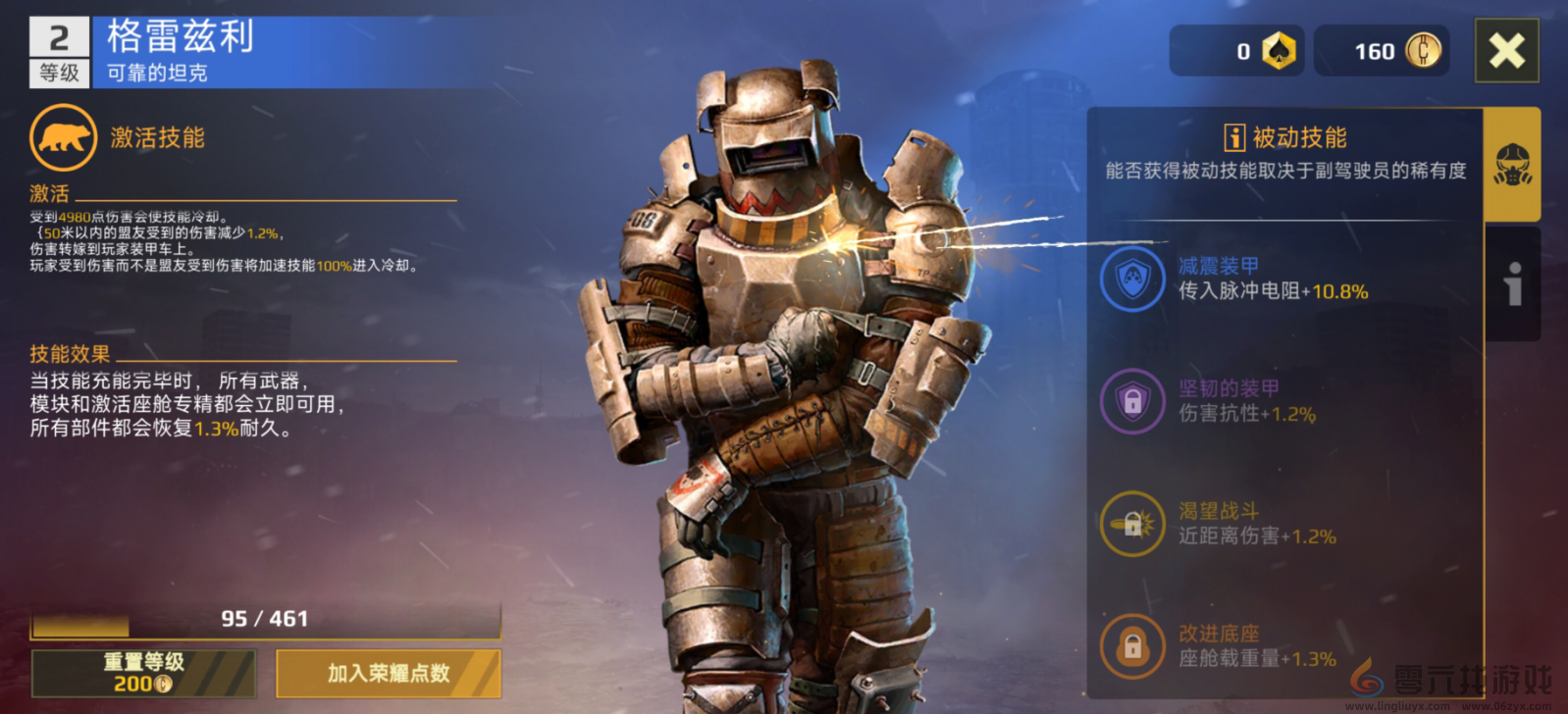Open the gold coin balance showing 160
The height and width of the screenshot is (714, 1568).
click(1382, 51)
